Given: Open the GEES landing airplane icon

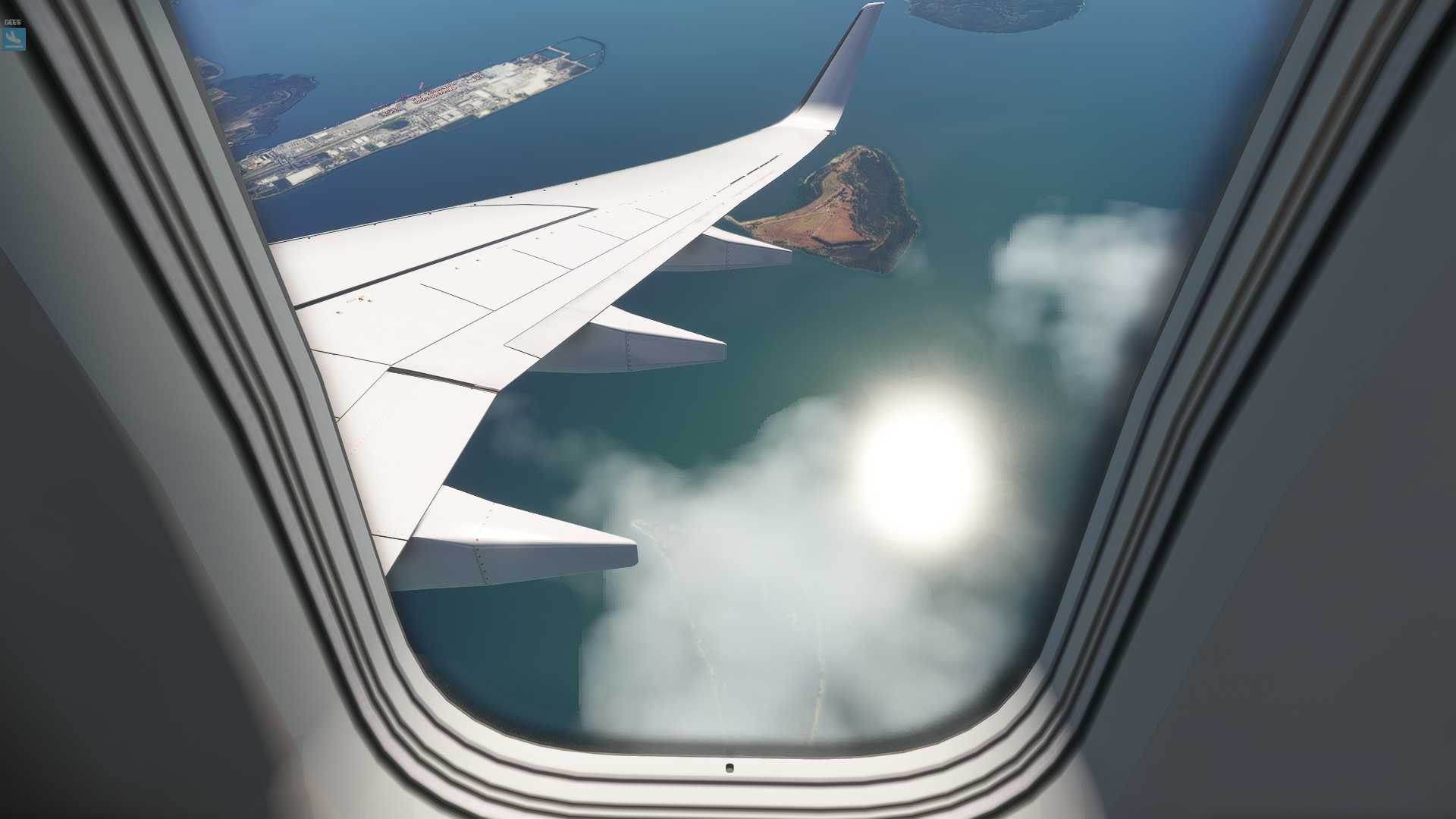Looking at the screenshot, I should [13, 38].
